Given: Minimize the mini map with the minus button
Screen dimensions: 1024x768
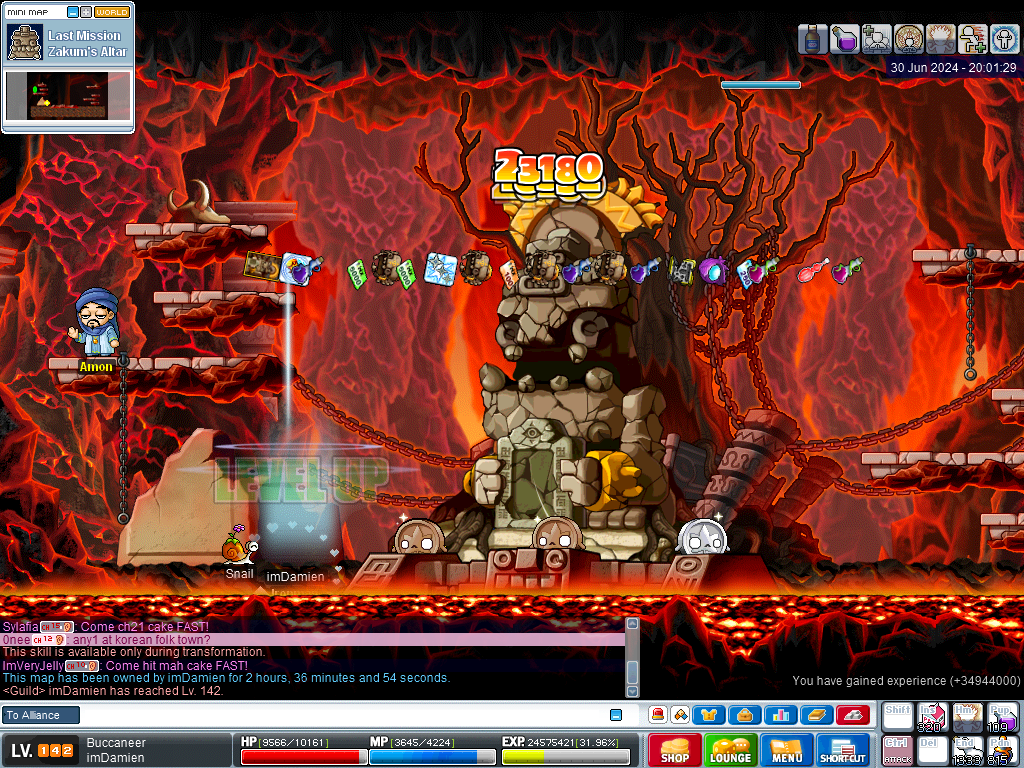Looking at the screenshot, I should [73, 12].
